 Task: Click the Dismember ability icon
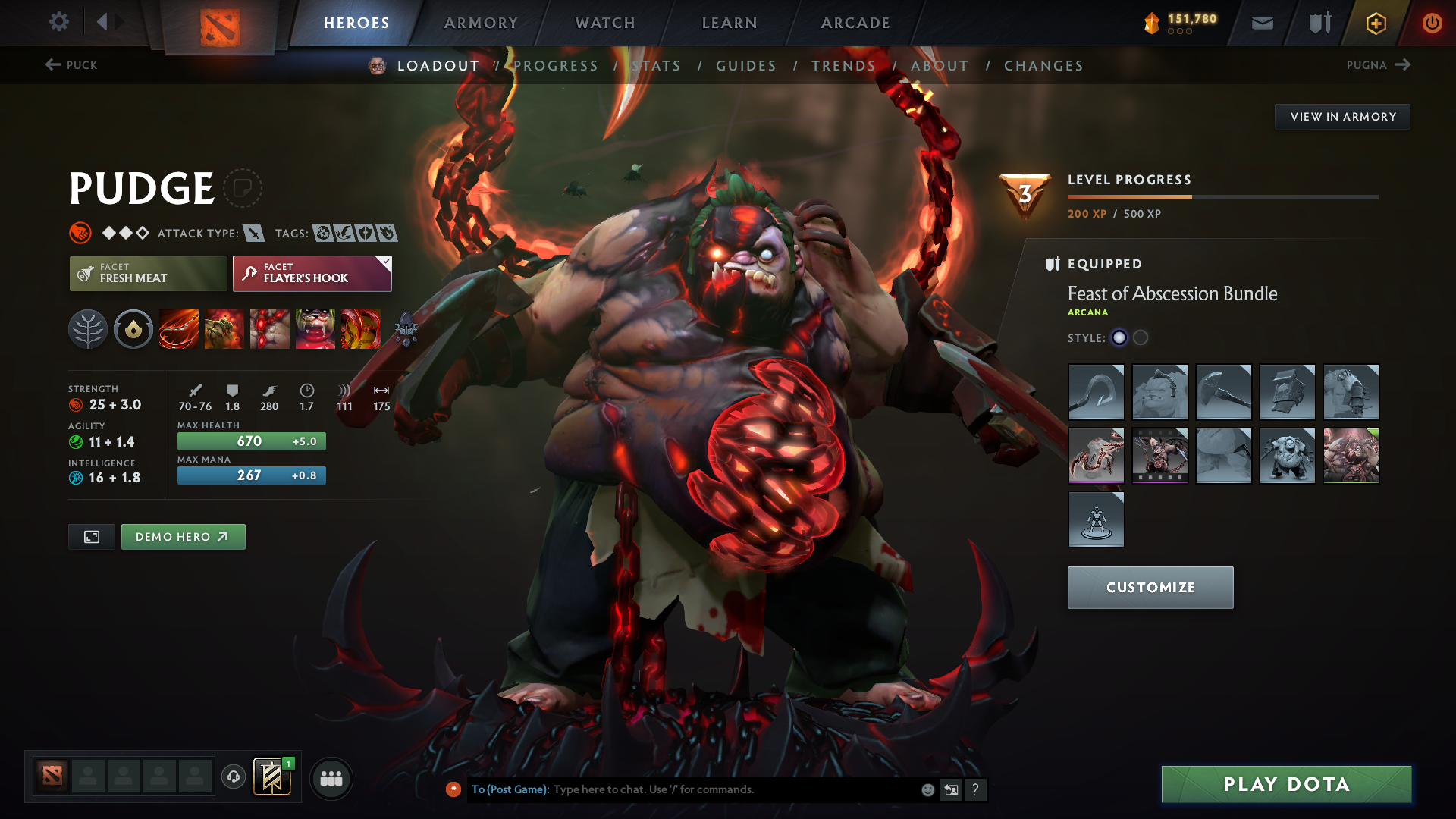[x=315, y=328]
